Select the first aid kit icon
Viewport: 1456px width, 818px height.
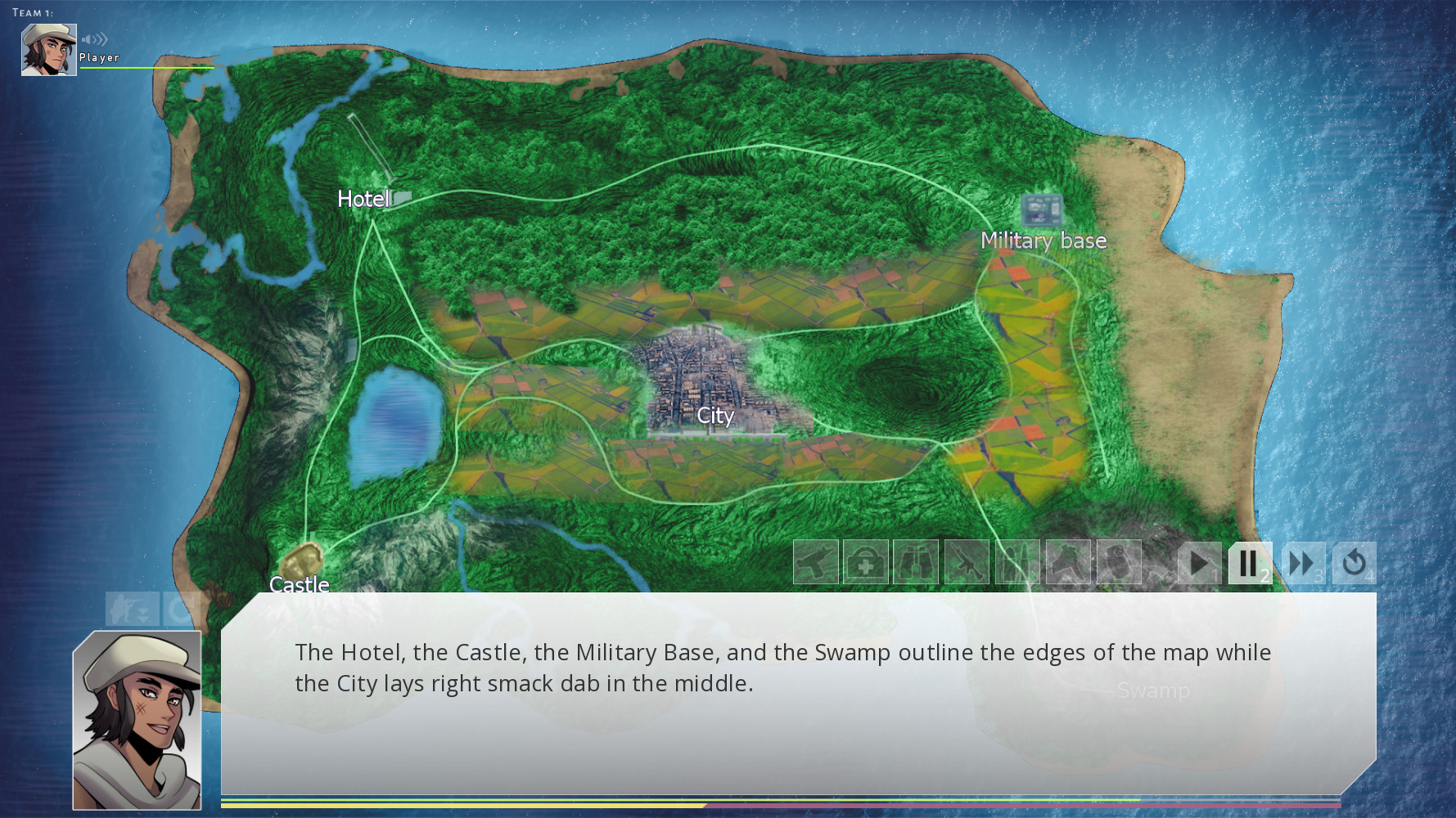click(x=866, y=563)
